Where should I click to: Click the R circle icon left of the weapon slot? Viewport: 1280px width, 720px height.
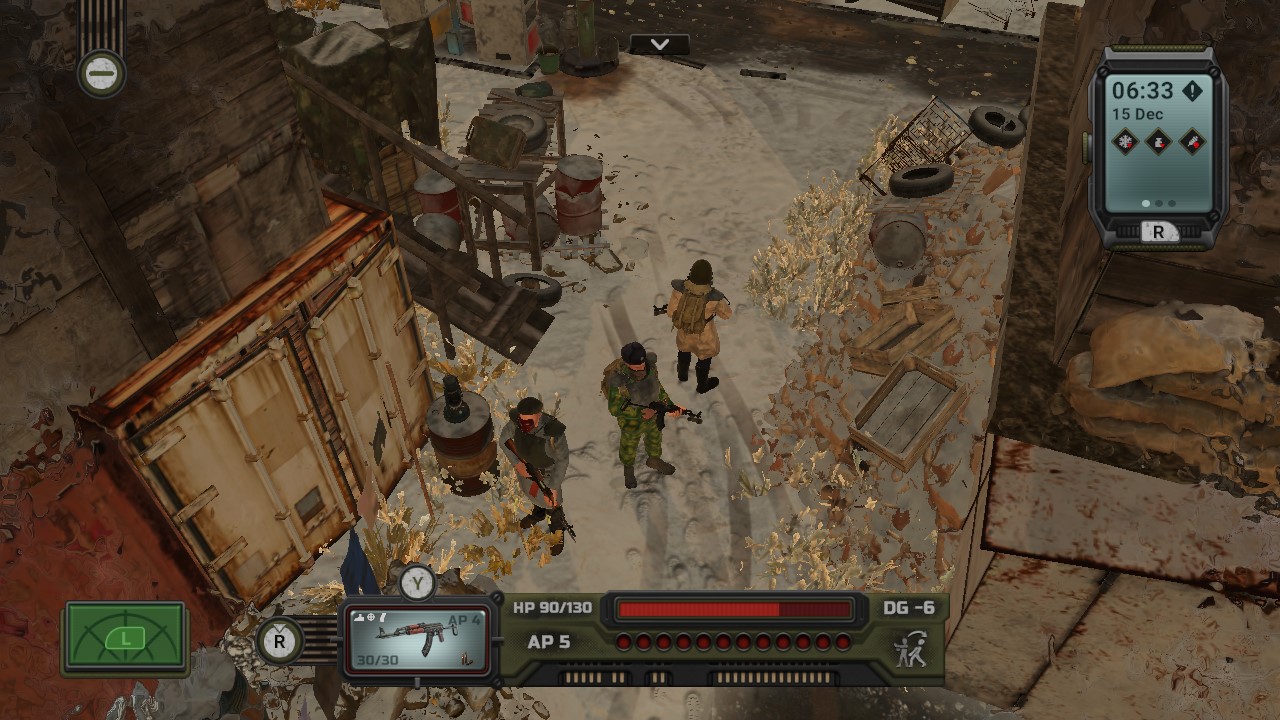[279, 640]
